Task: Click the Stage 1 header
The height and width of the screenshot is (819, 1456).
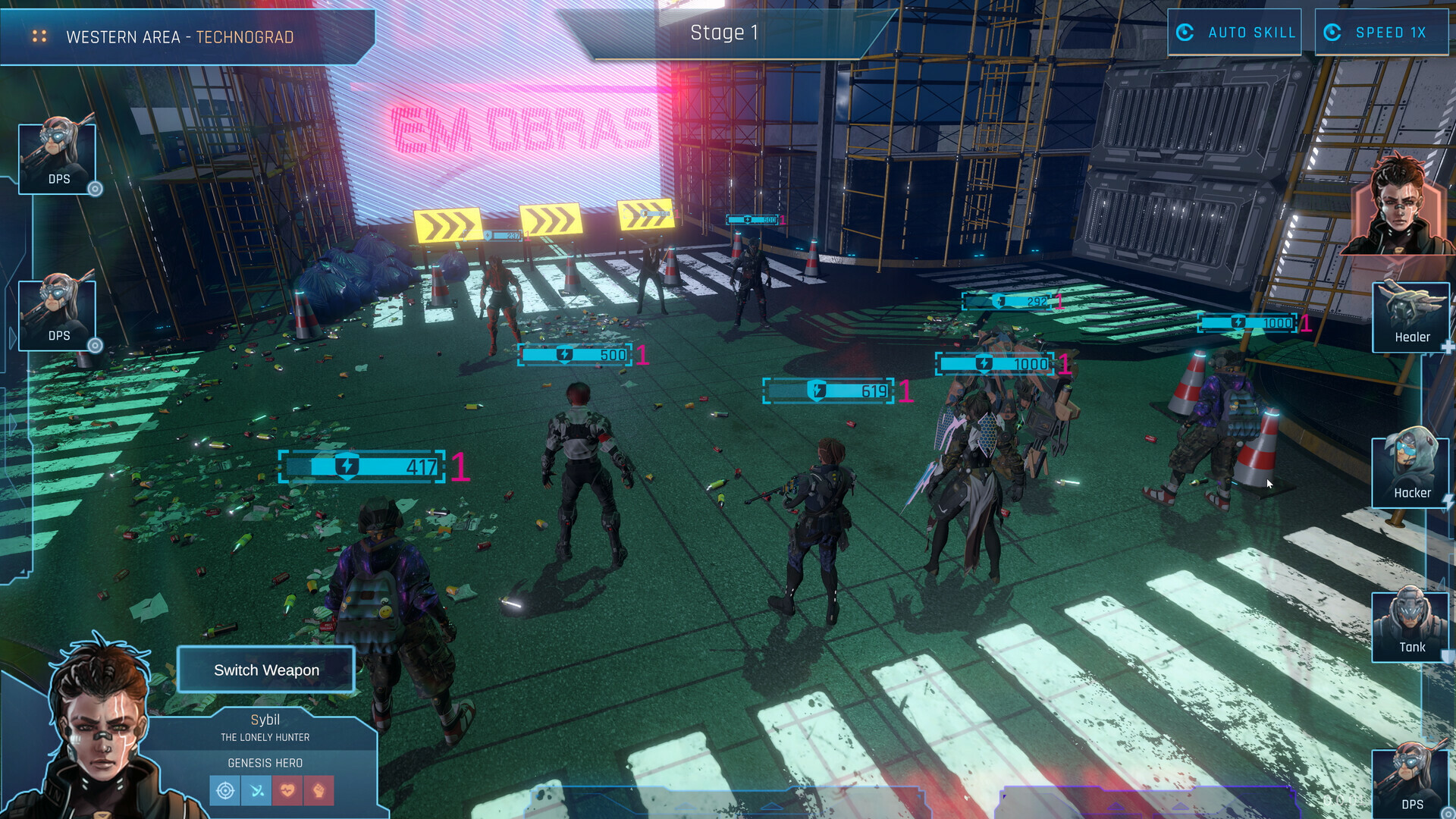Action: (x=723, y=33)
